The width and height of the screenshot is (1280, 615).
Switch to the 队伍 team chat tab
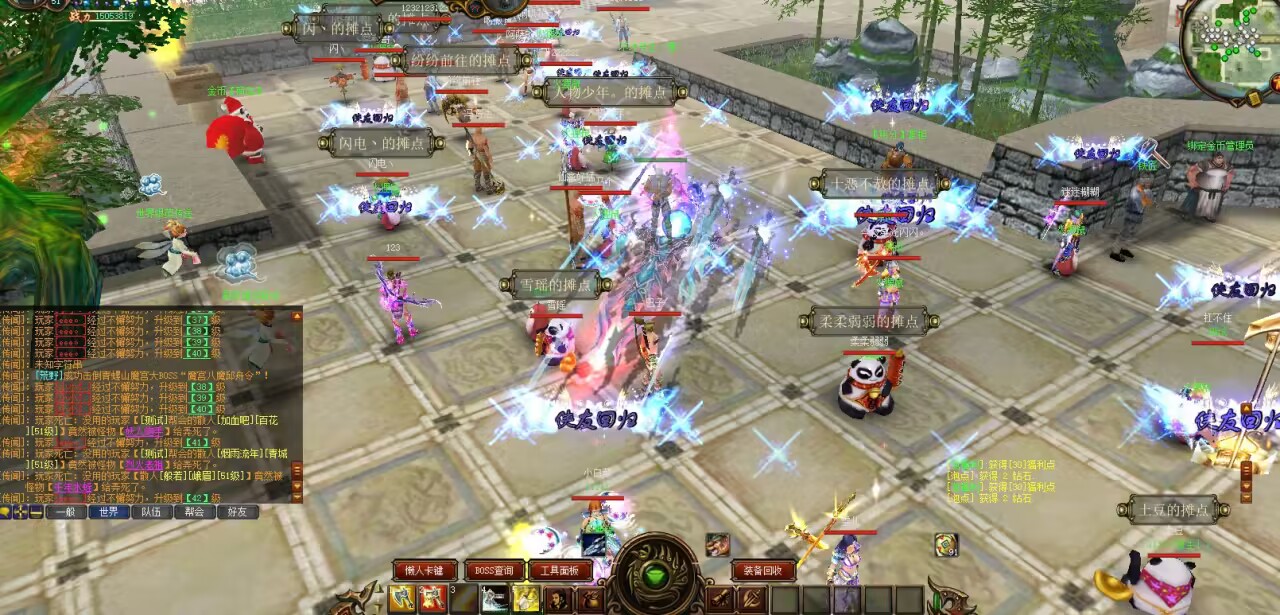151,512
